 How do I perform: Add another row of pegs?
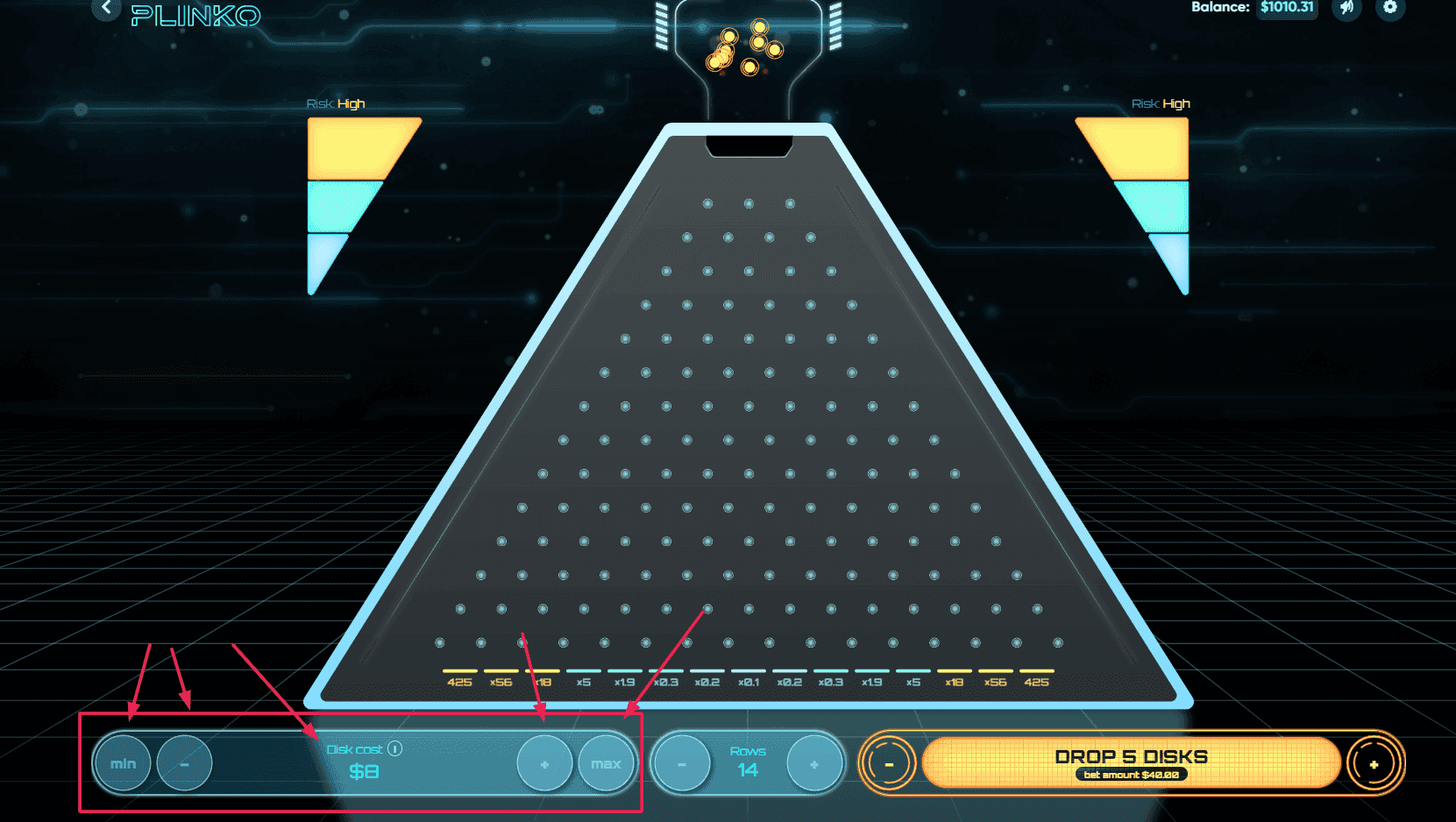pos(814,764)
